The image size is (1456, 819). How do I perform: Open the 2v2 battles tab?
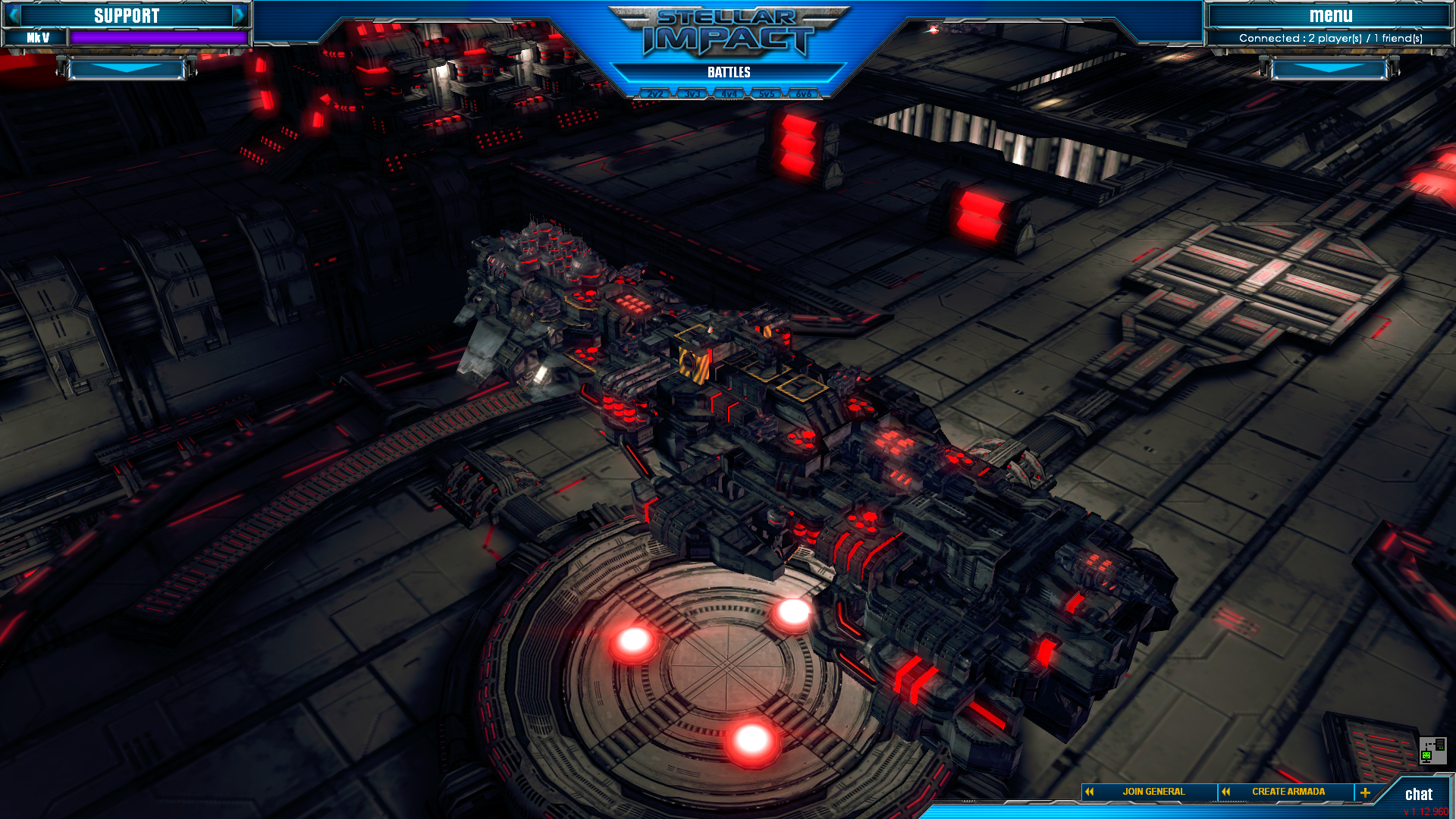pos(655,93)
